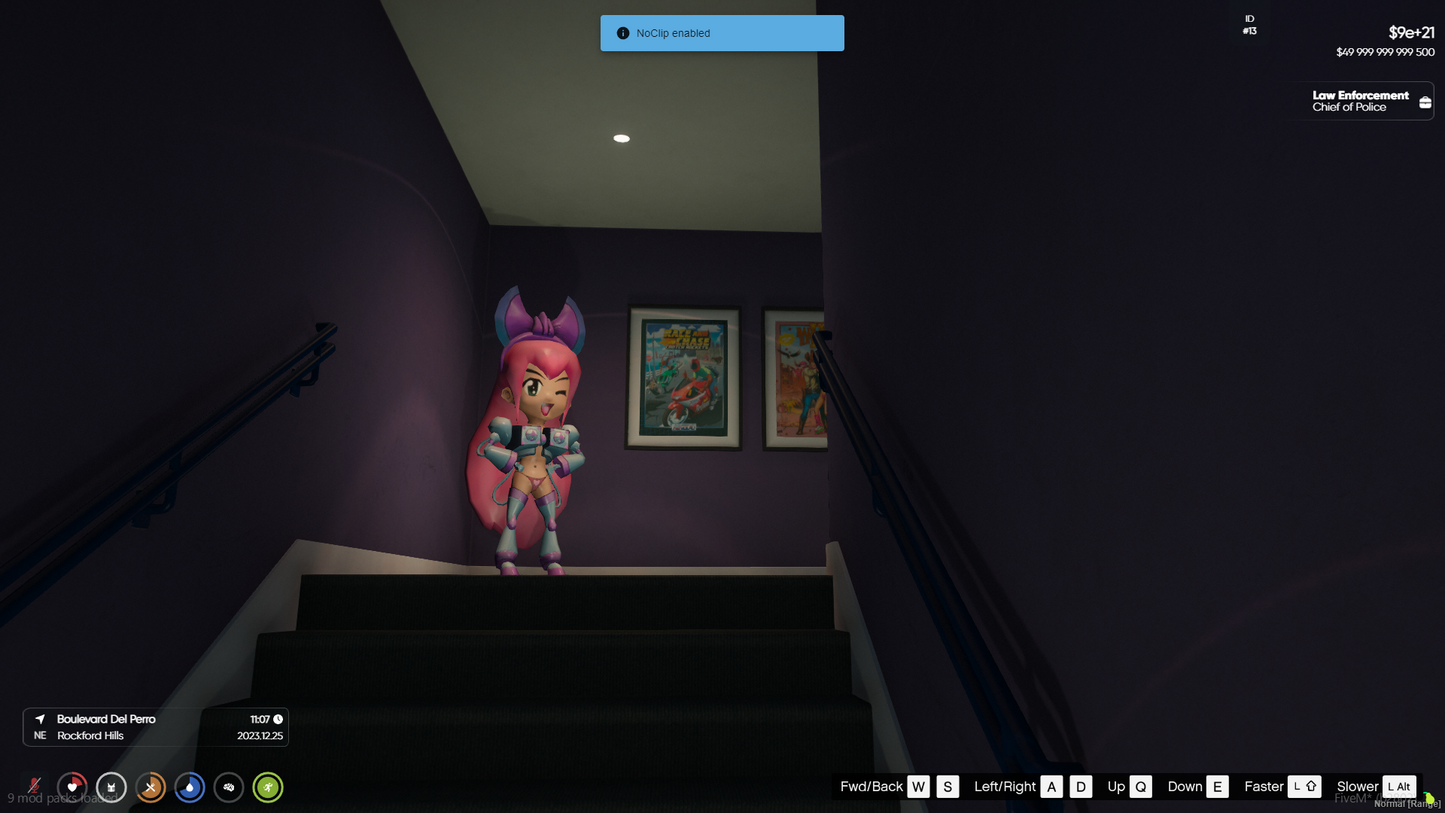Viewport: 1445px width, 813px height.
Task: Click the green running stamina icon
Action: click(x=267, y=787)
